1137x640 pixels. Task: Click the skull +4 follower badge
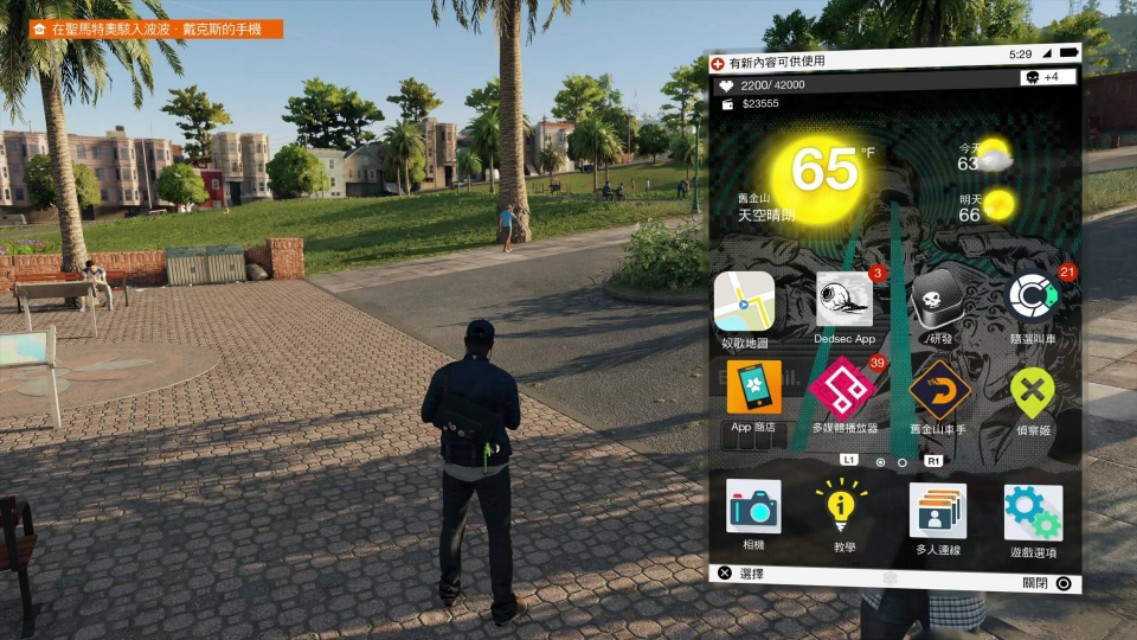[1047, 77]
